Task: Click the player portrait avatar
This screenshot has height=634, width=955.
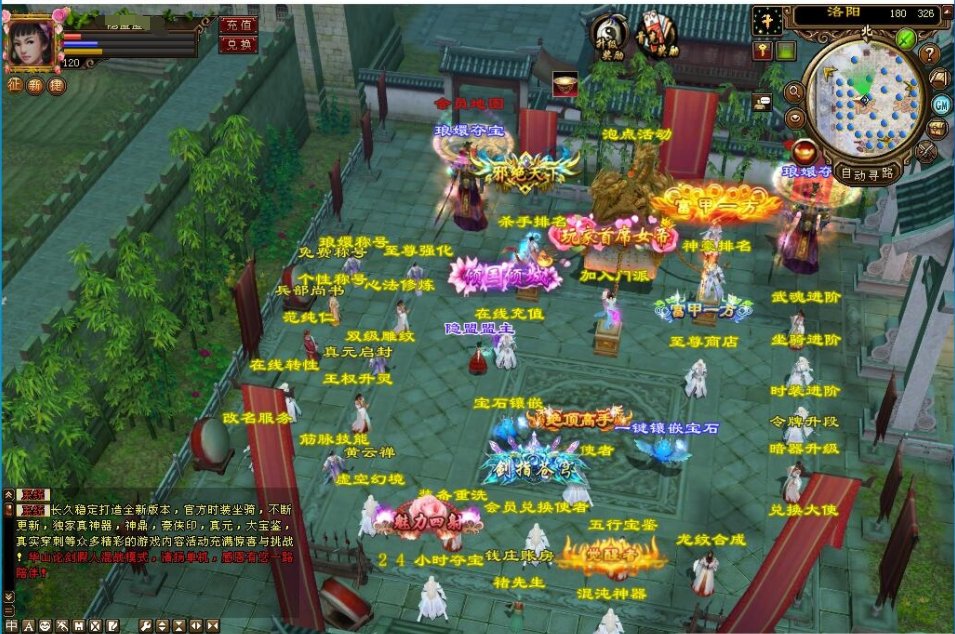Action: 30,42
